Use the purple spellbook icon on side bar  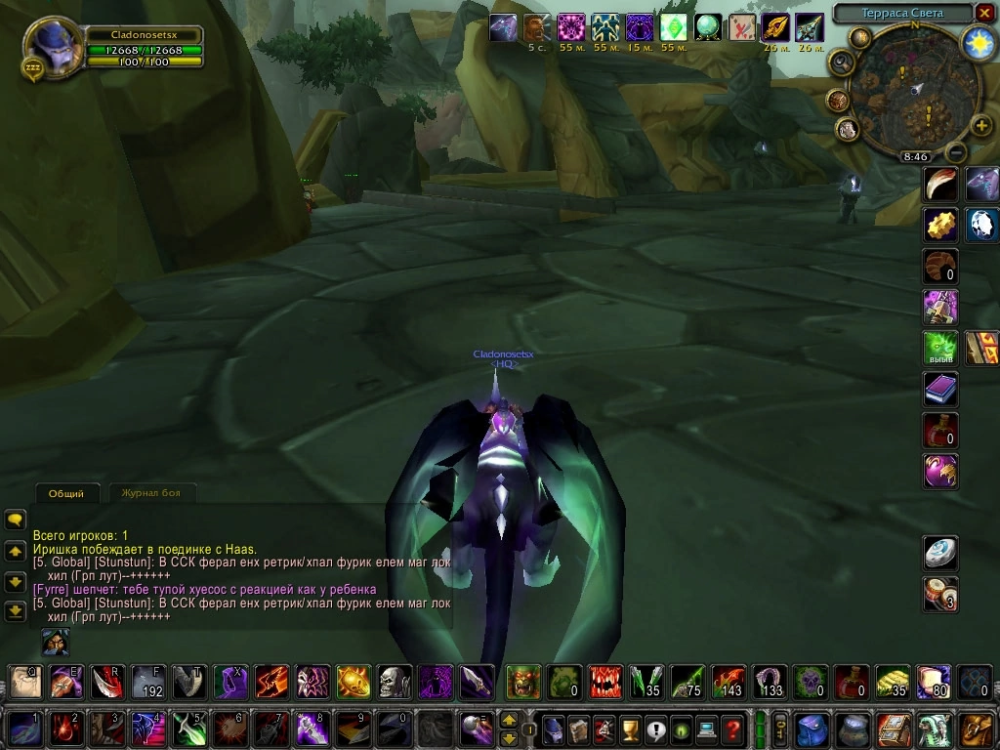[940, 389]
